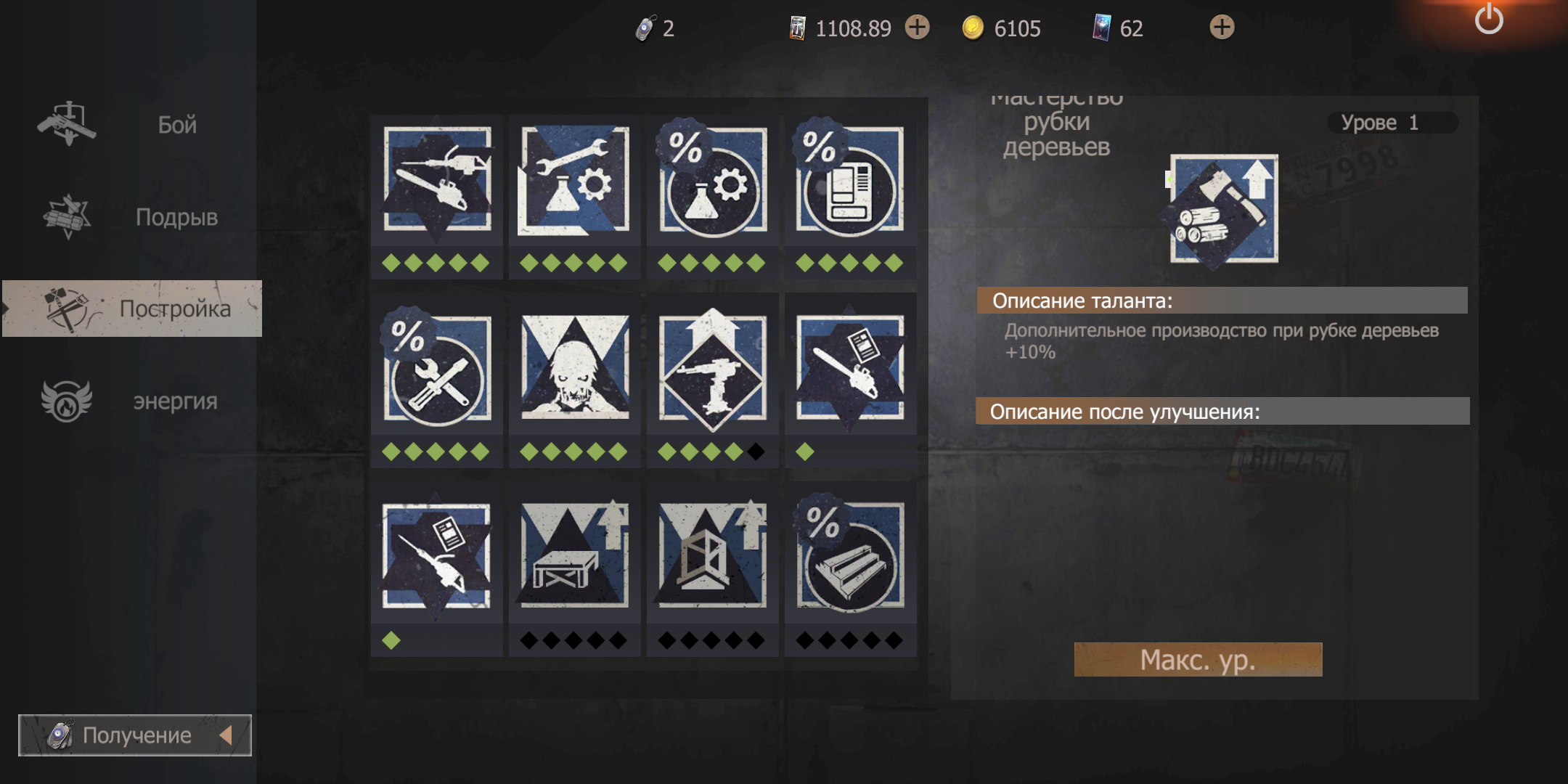
Task: Click the Получение button
Action: point(135,735)
